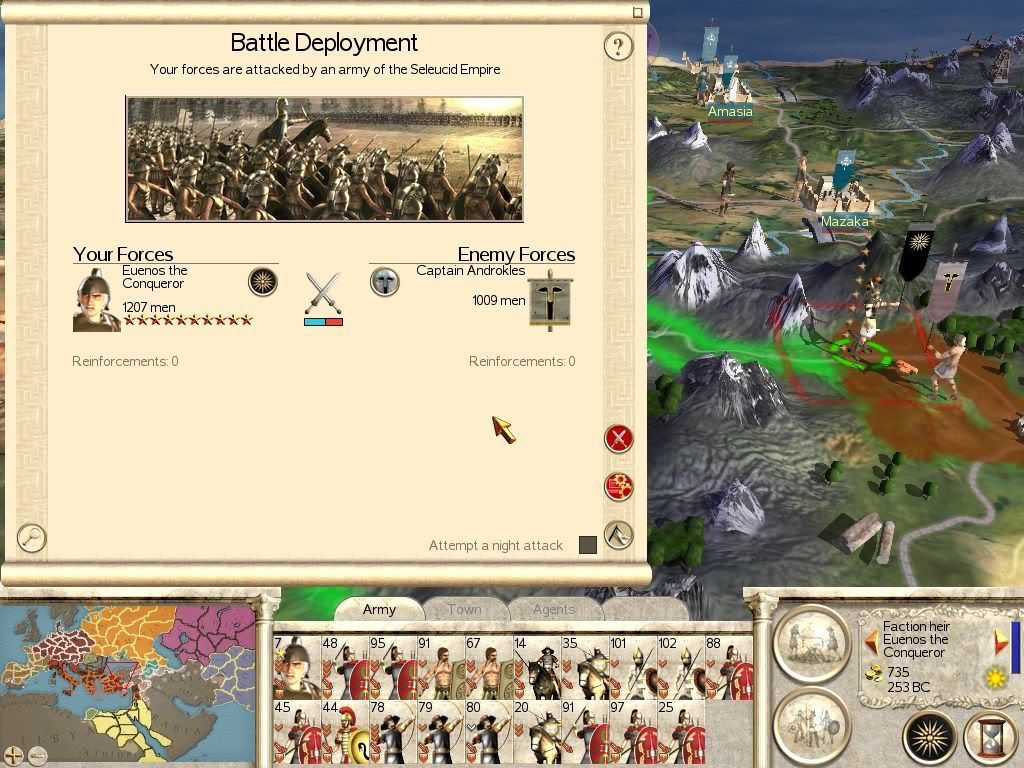Screen dimensions: 1024x768
Task: Choose the 14-man cavalry unit card
Action: pos(537,666)
